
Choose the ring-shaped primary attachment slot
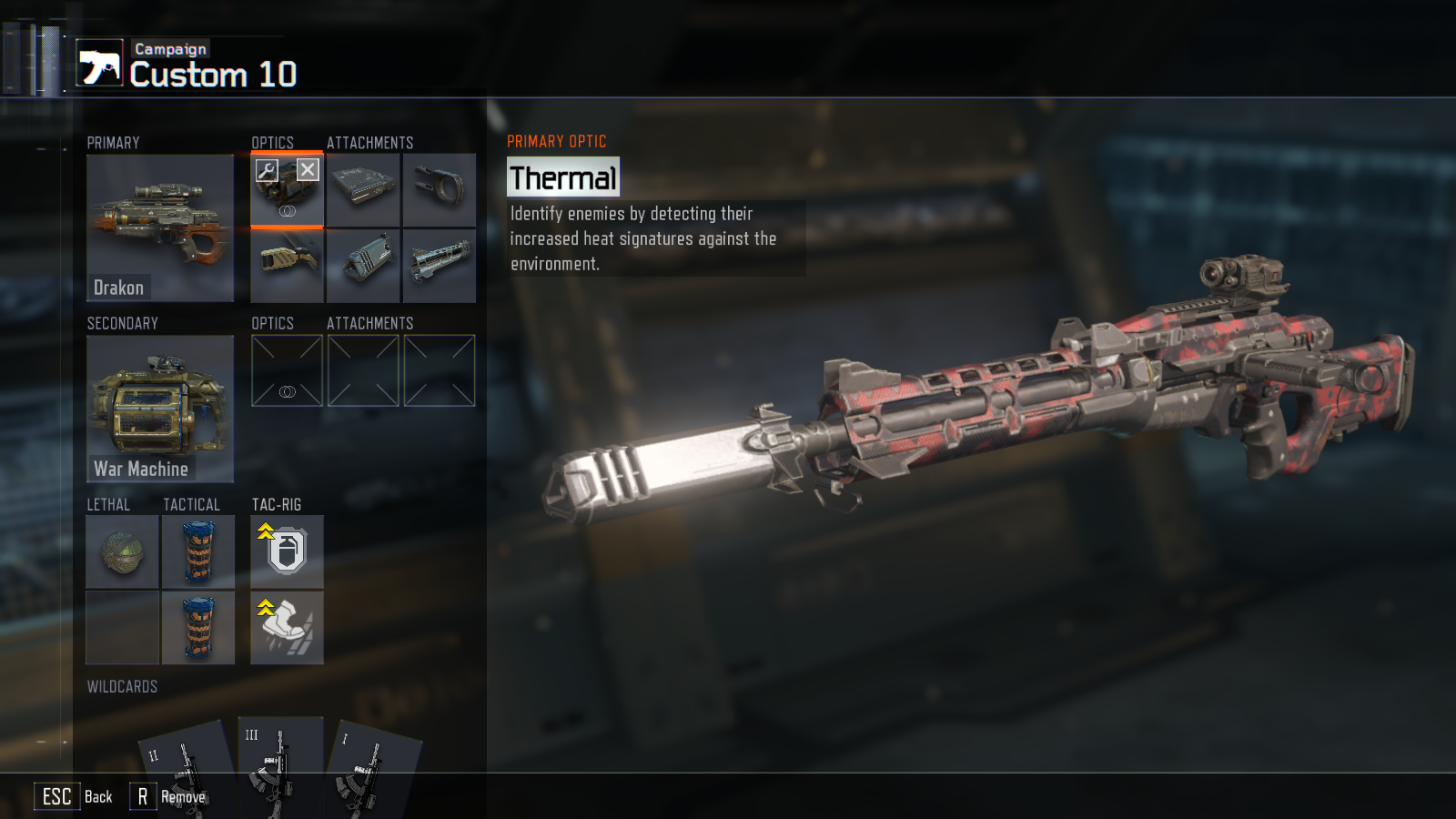coord(440,189)
